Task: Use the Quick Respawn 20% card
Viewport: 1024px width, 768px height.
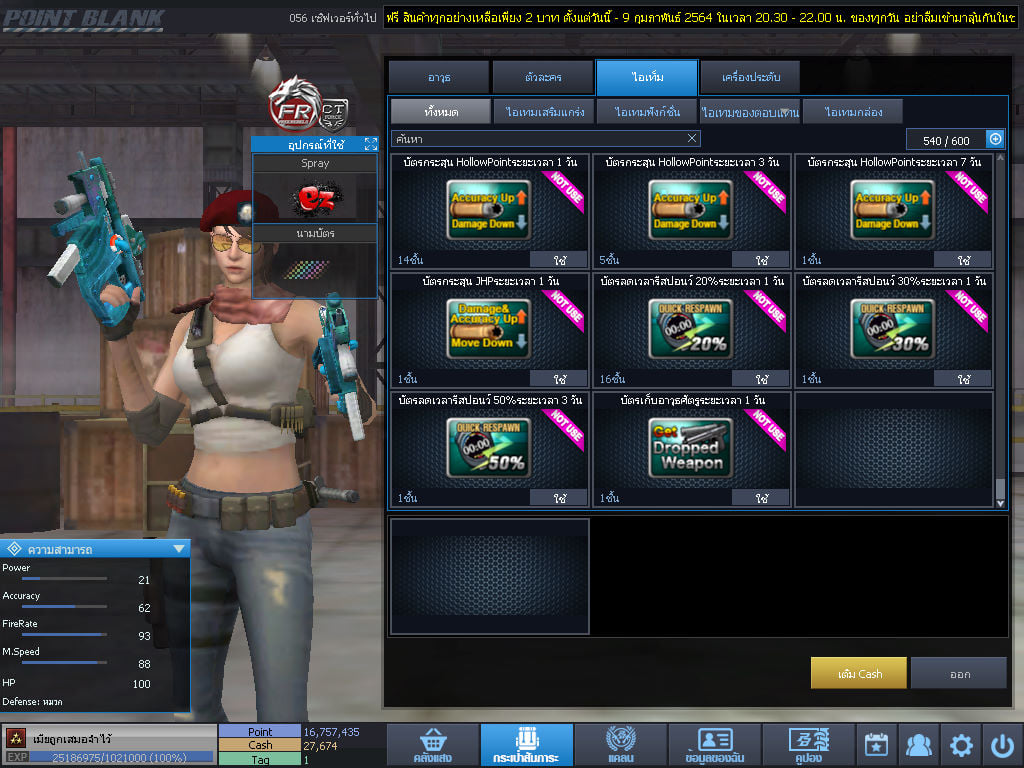Action: click(762, 379)
